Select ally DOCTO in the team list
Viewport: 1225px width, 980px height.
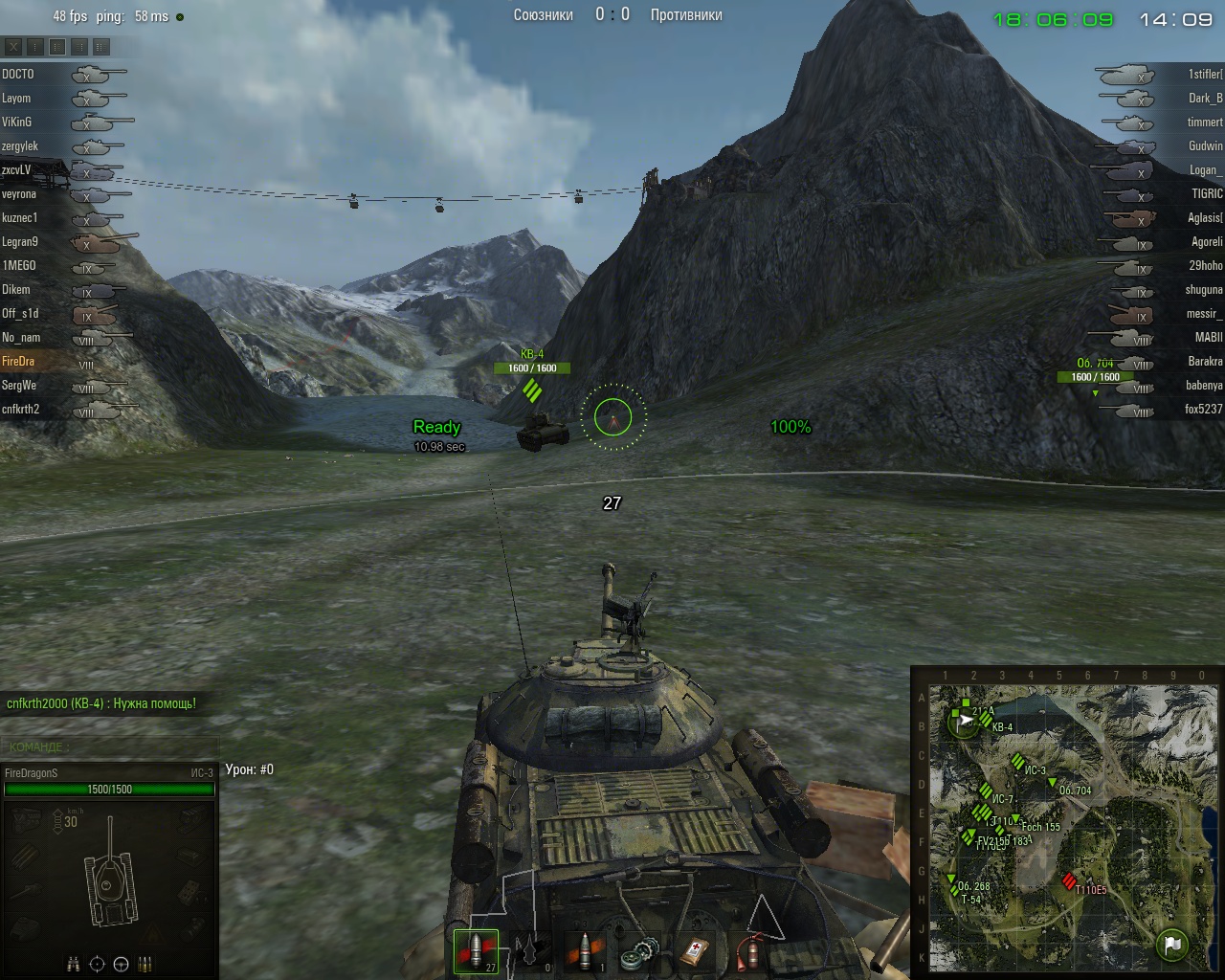point(18,74)
